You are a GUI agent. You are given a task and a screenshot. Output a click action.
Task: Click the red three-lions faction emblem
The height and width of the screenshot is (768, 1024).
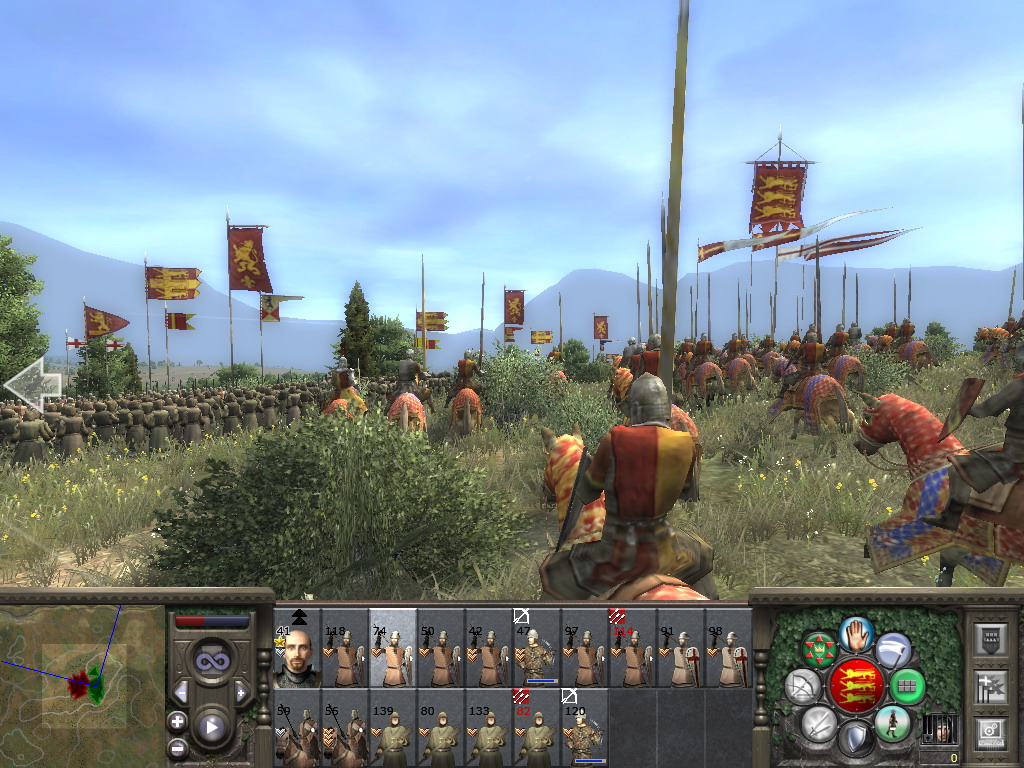pyautogui.click(x=856, y=686)
